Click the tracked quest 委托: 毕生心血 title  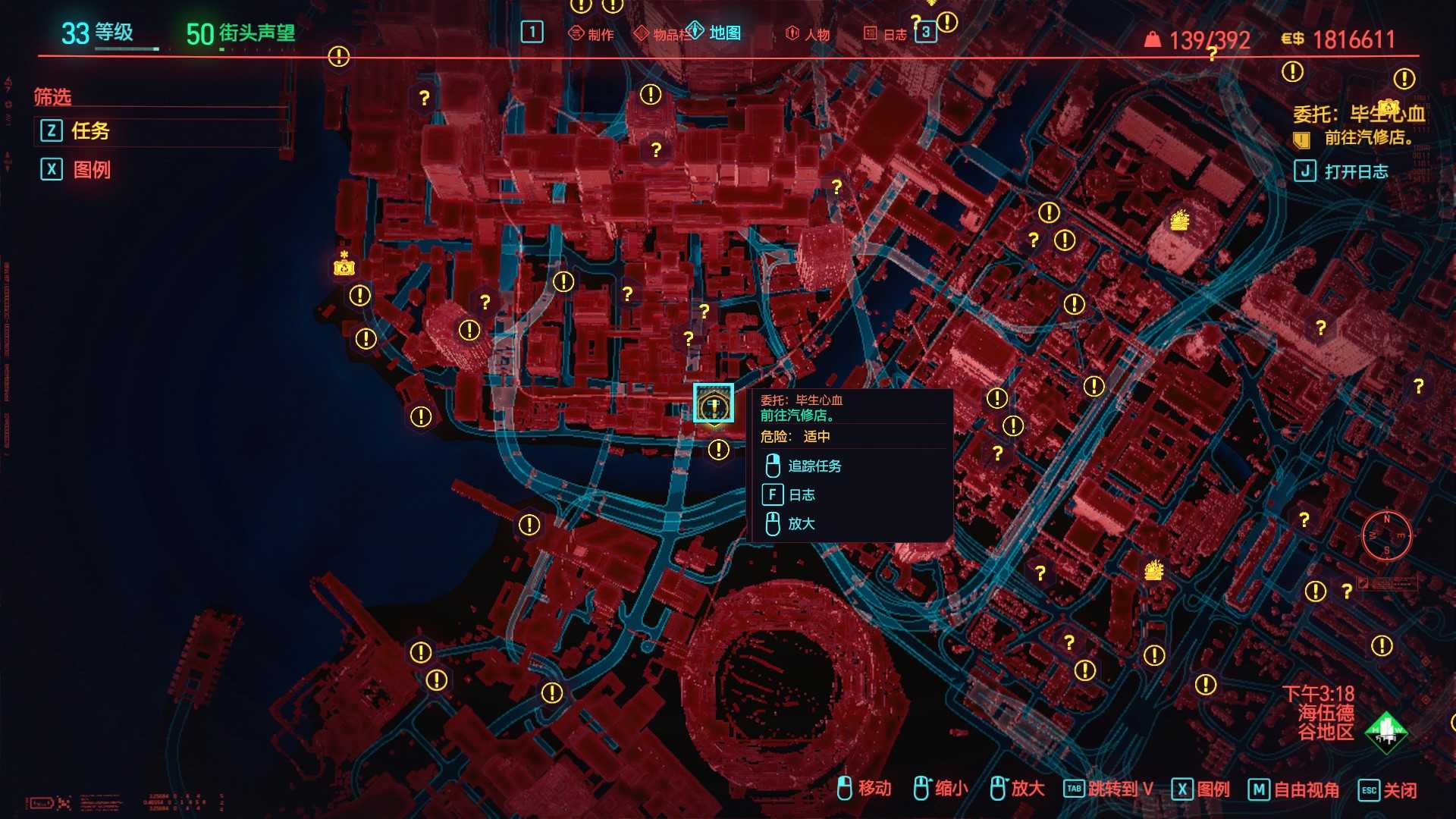coord(1358,115)
